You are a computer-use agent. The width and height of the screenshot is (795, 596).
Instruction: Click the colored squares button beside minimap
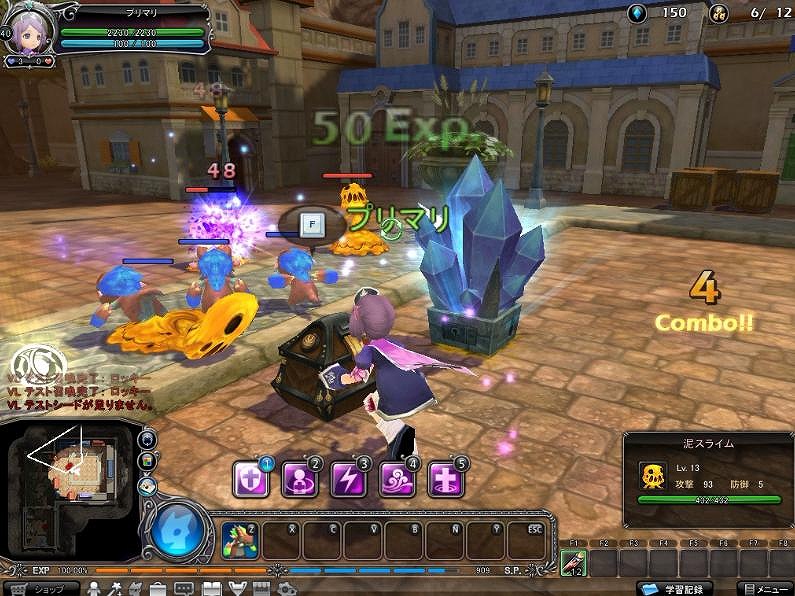point(148,461)
